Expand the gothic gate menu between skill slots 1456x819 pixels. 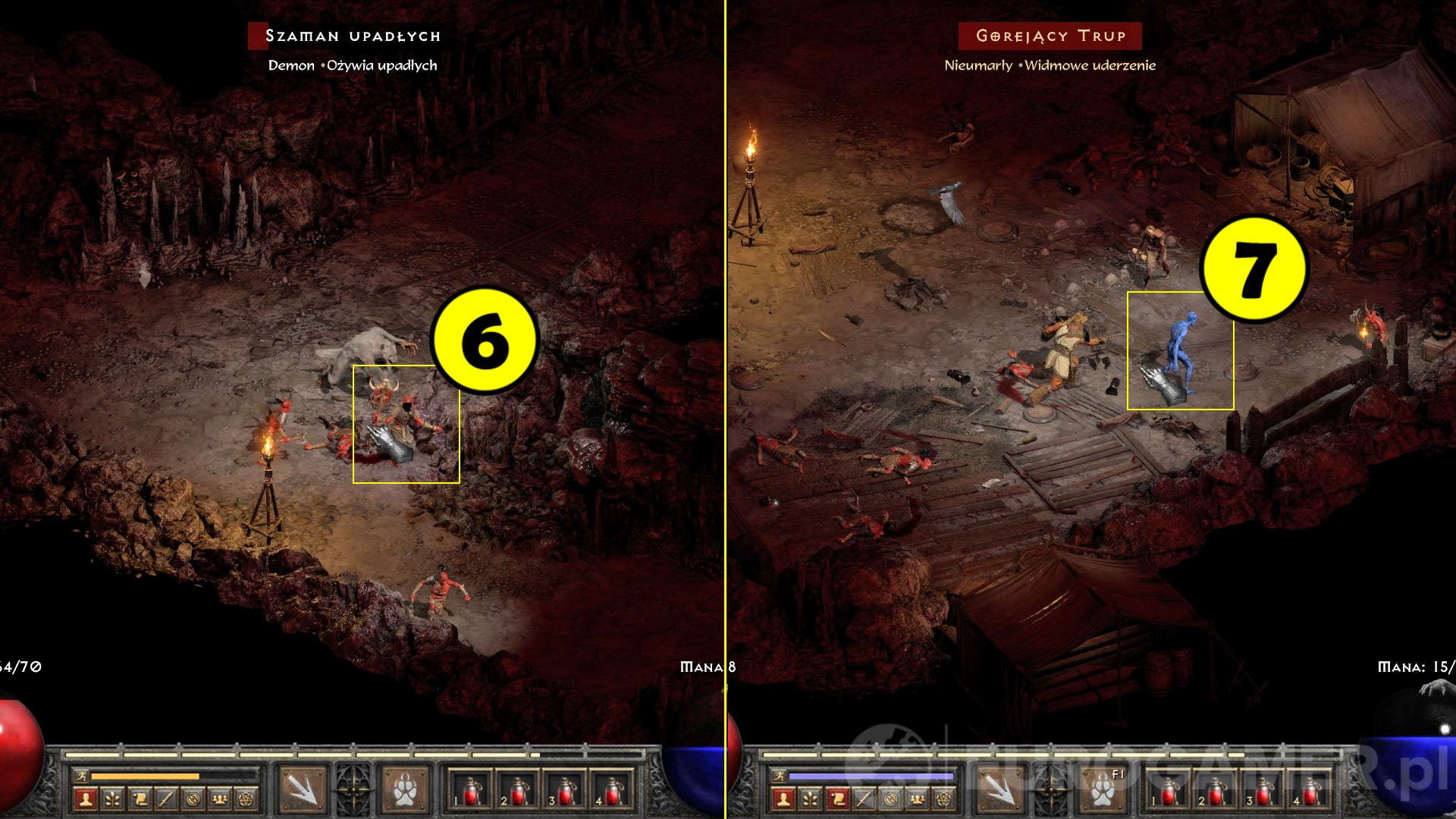click(x=355, y=790)
